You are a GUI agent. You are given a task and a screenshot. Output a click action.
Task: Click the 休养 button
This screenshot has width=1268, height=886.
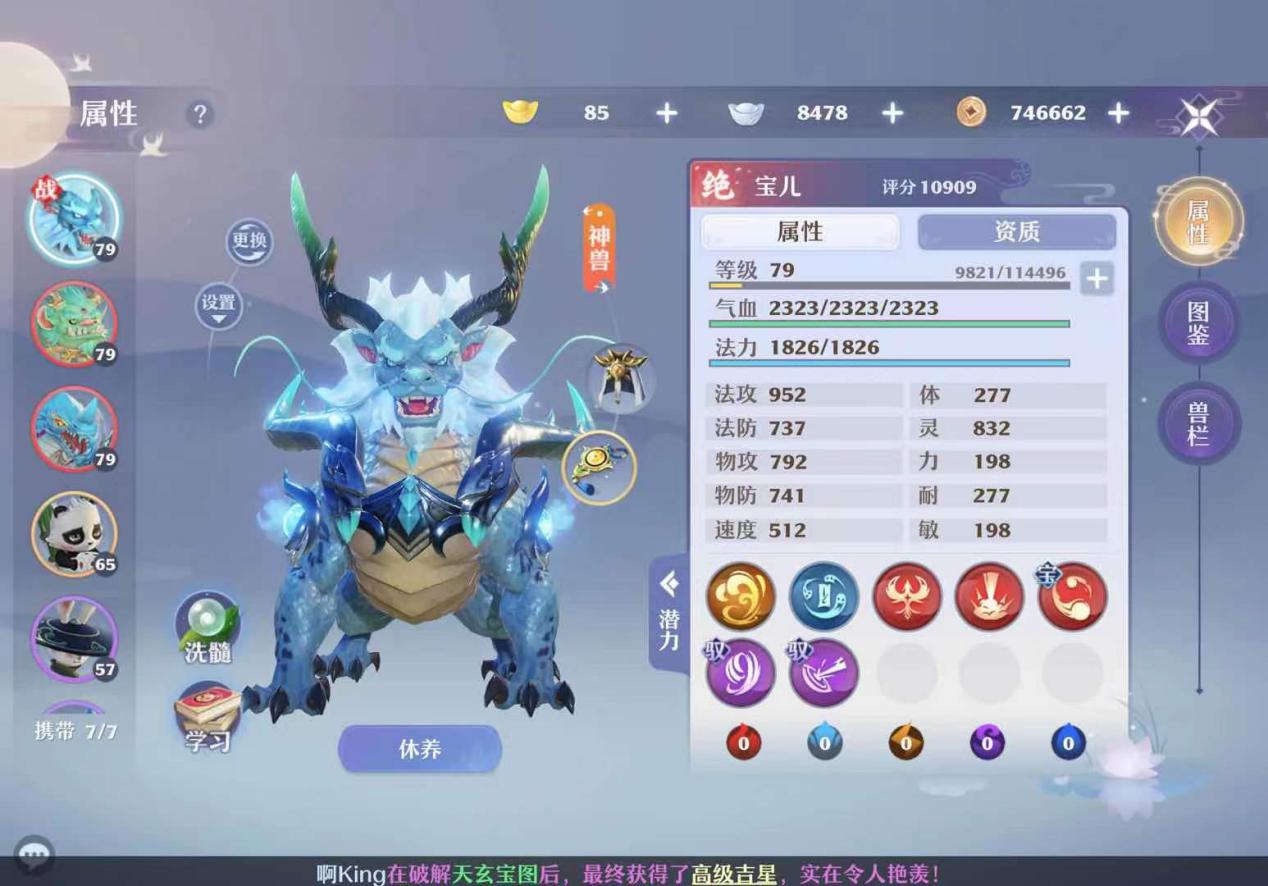(x=420, y=749)
